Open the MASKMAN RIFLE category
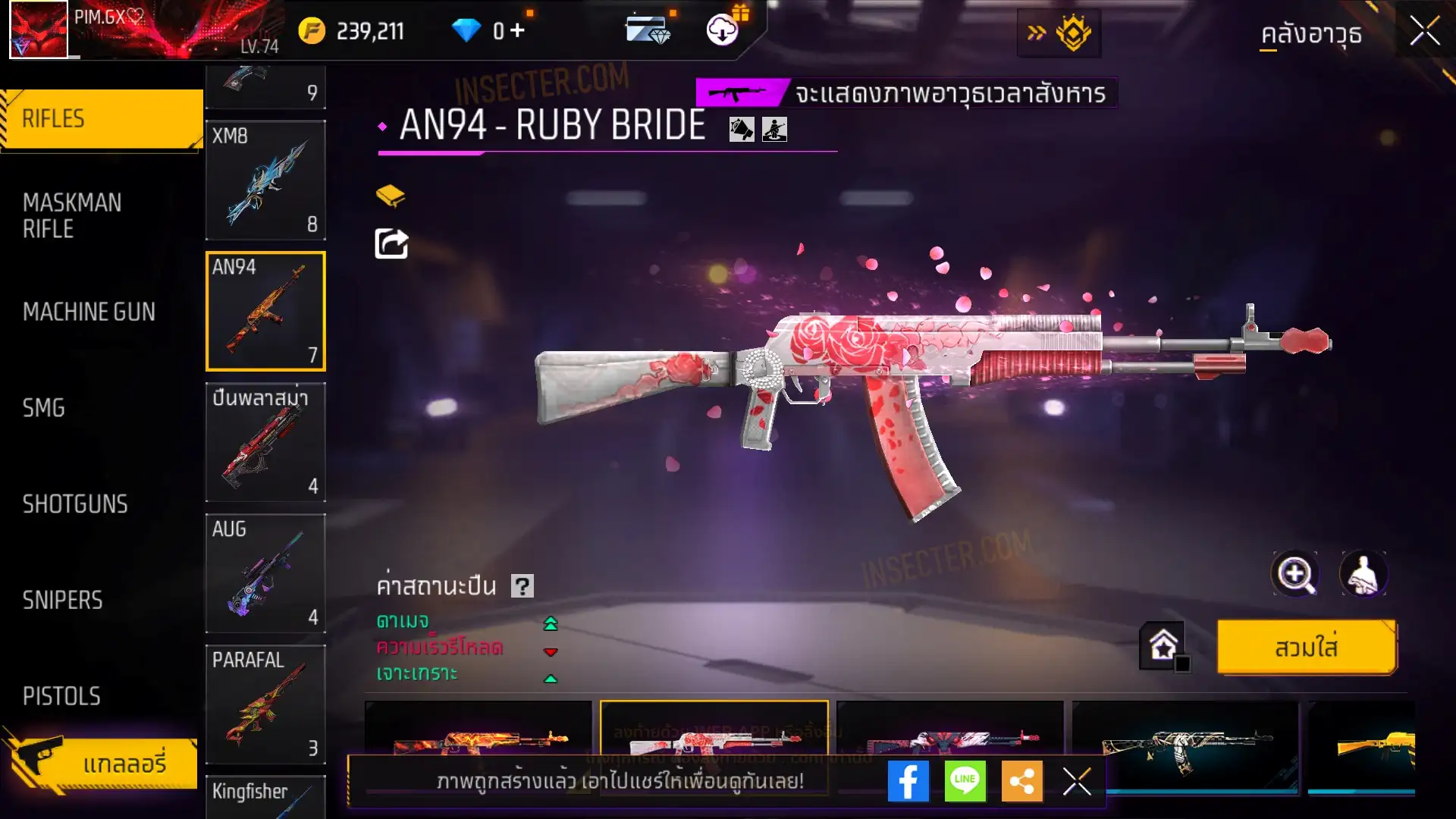The width and height of the screenshot is (1456, 819). [72, 215]
